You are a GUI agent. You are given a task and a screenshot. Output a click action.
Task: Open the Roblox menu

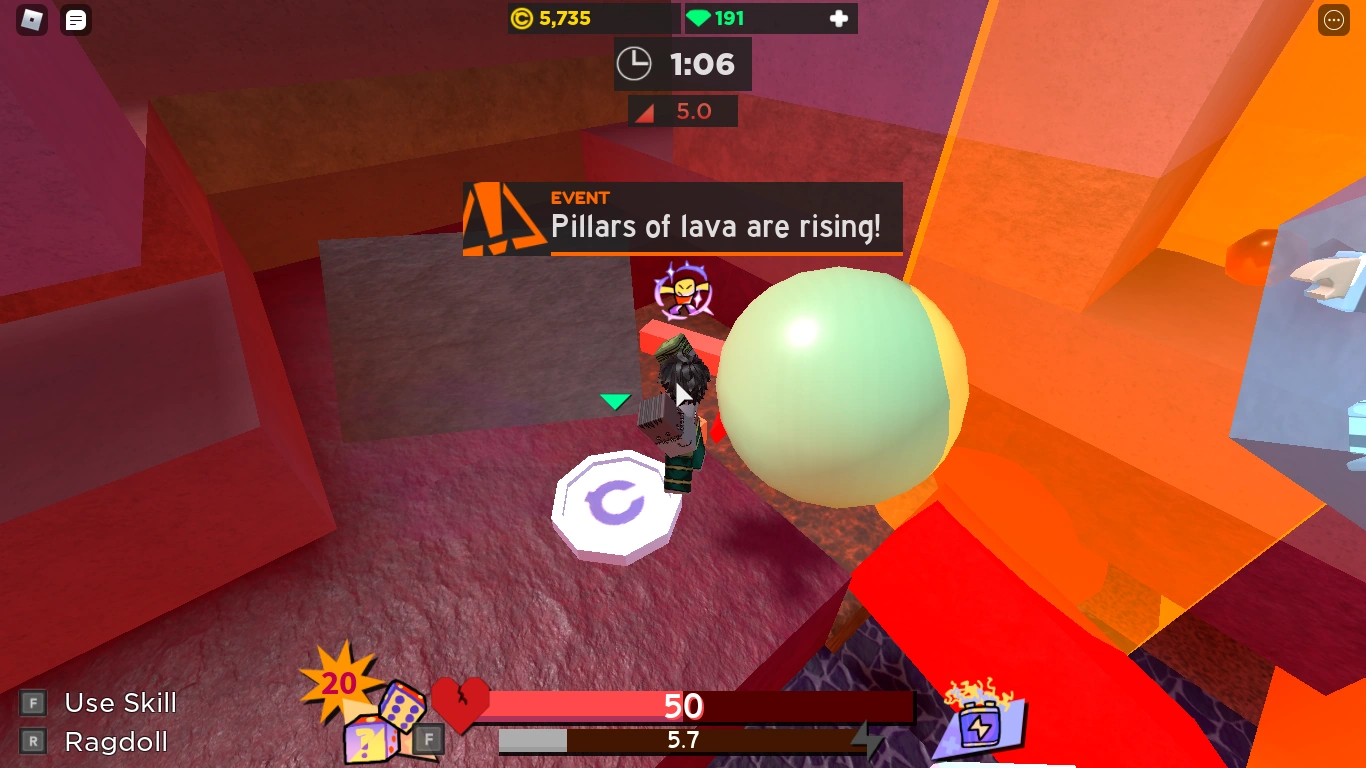point(32,20)
